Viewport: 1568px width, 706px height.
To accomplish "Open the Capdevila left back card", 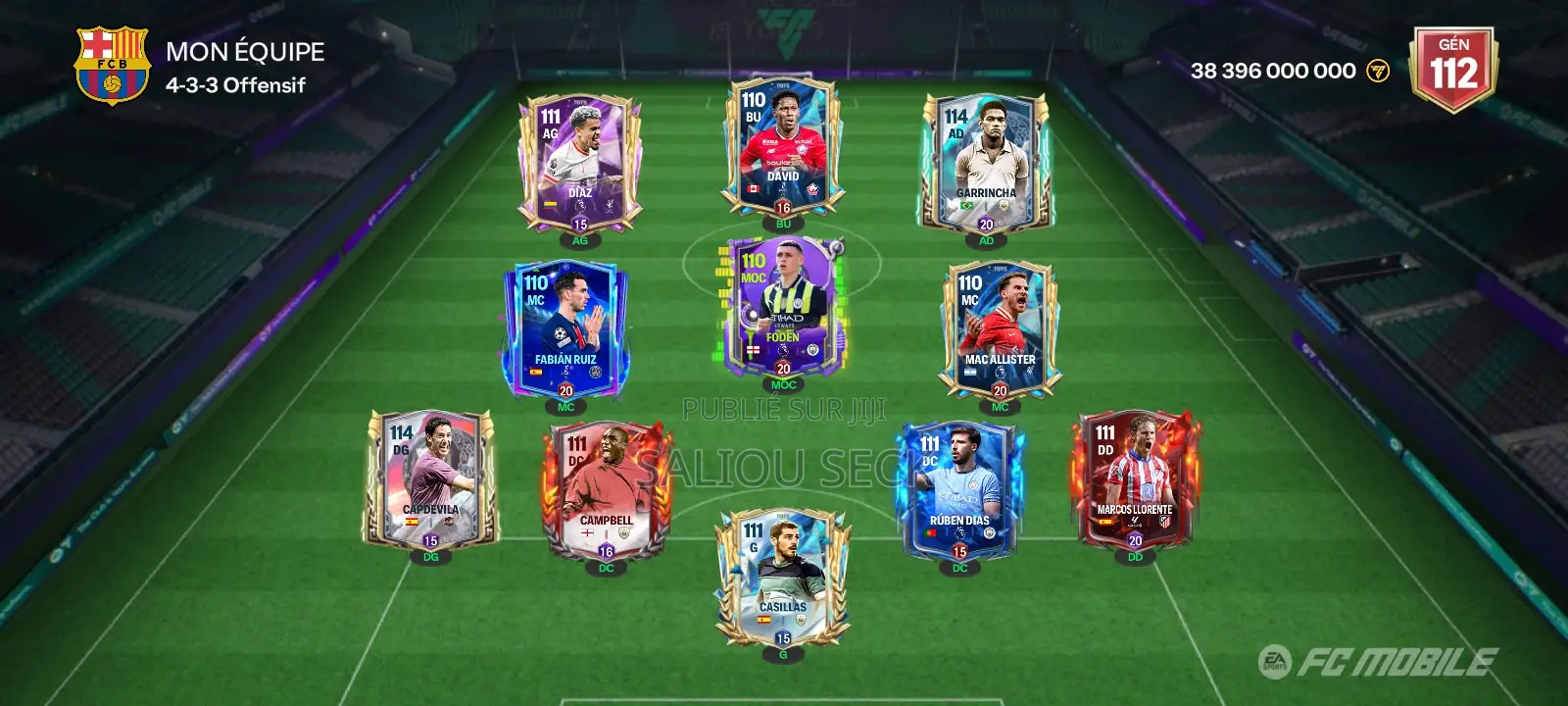I will point(431,479).
